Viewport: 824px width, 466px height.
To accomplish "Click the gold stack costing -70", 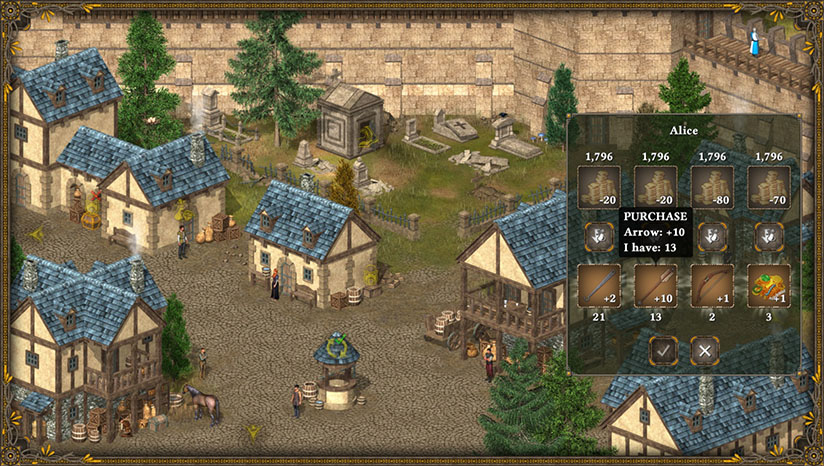I will [769, 187].
